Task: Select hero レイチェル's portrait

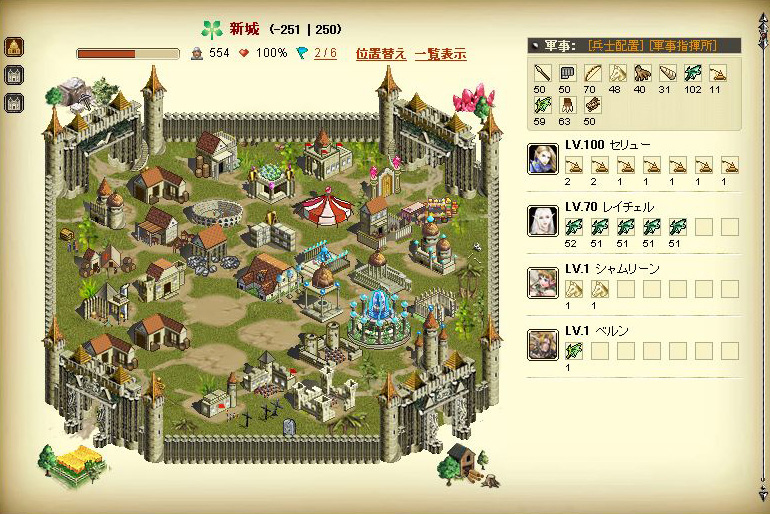Action: point(543,221)
